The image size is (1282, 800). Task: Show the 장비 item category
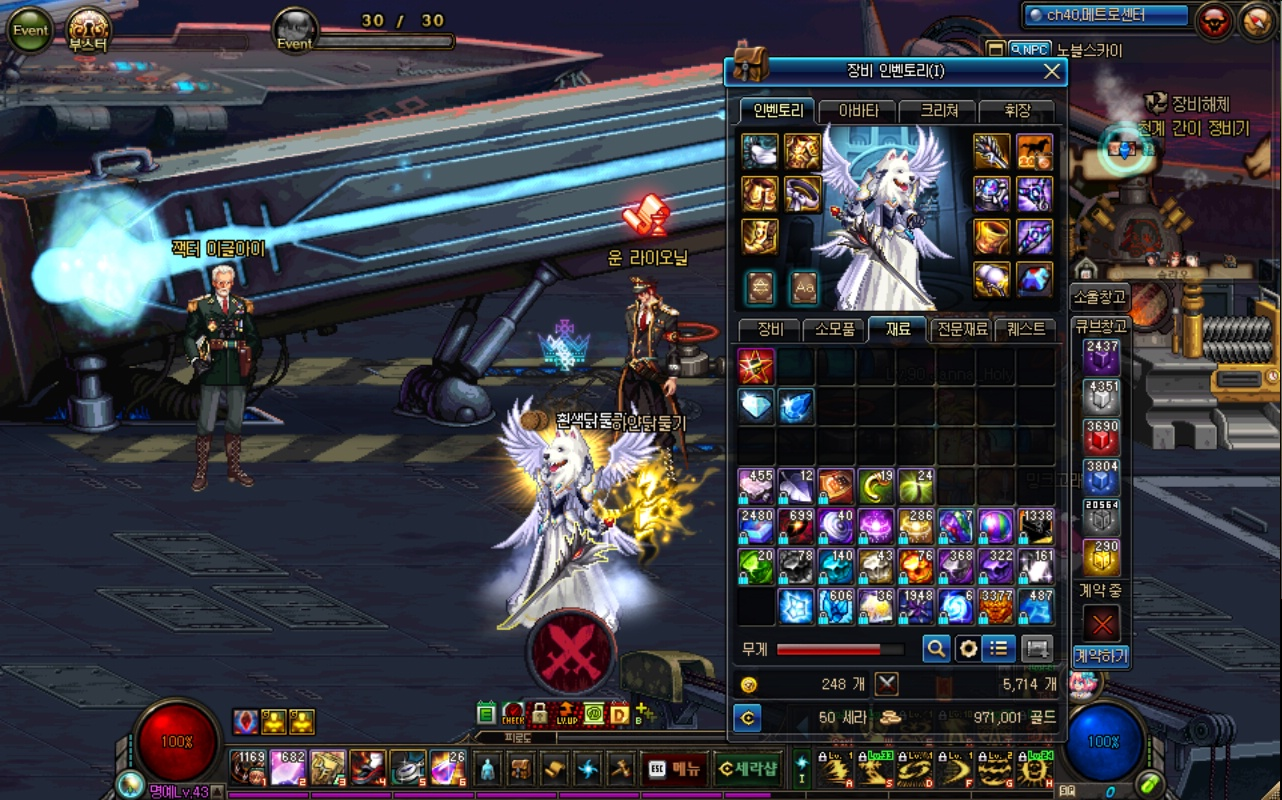coord(770,329)
